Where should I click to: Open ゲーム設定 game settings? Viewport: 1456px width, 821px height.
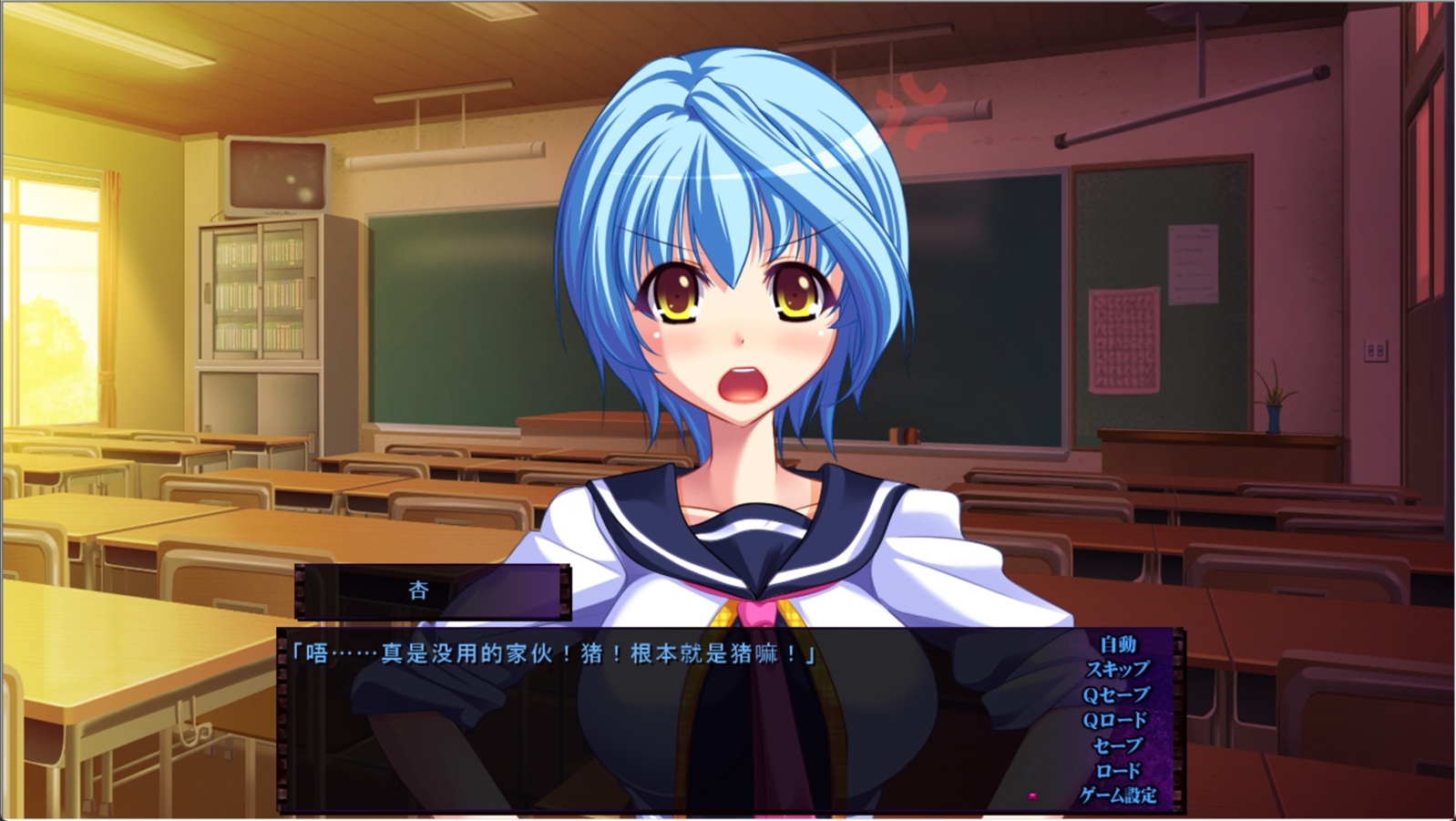1118,795
